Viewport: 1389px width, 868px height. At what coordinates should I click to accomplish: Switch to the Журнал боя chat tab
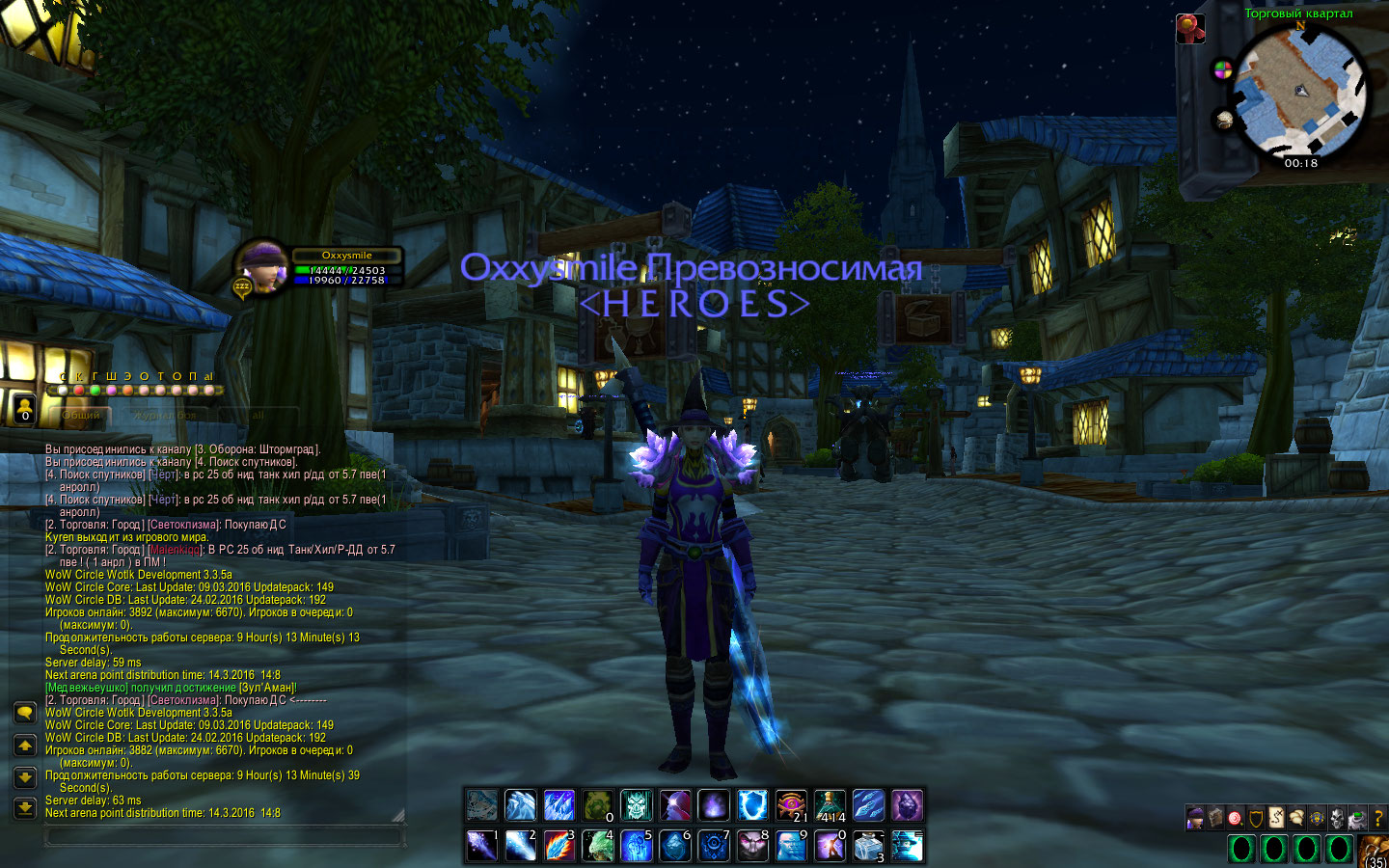tap(165, 415)
